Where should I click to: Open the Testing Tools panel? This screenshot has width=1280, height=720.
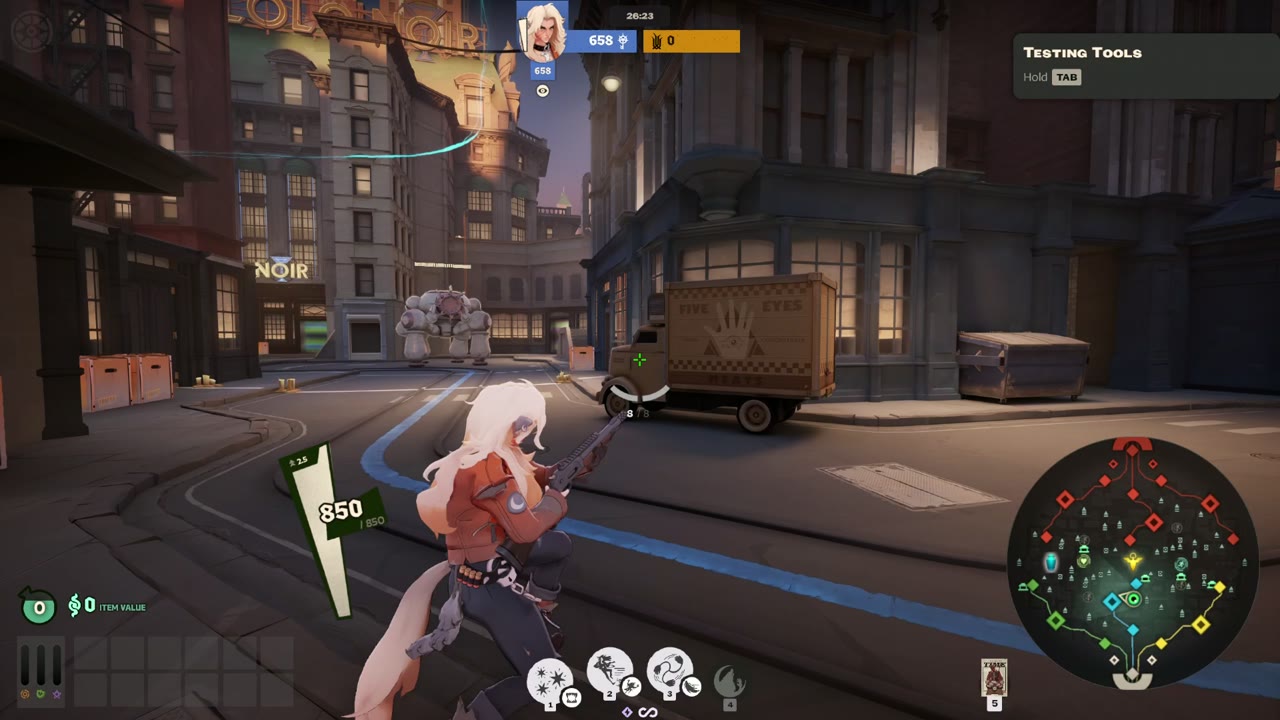click(x=1144, y=65)
